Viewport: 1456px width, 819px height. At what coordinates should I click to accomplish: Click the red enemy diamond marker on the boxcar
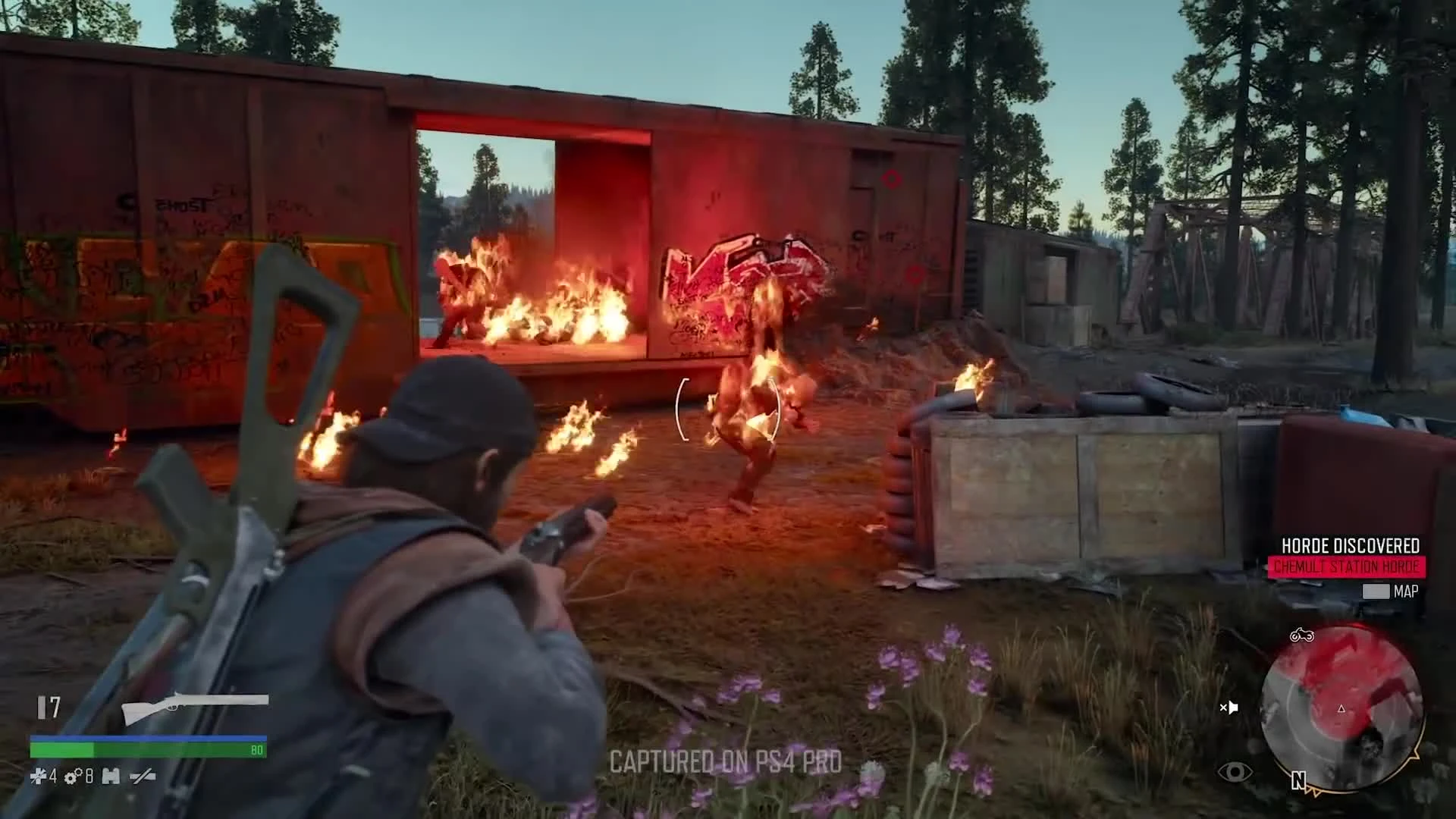pyautogui.click(x=893, y=179)
